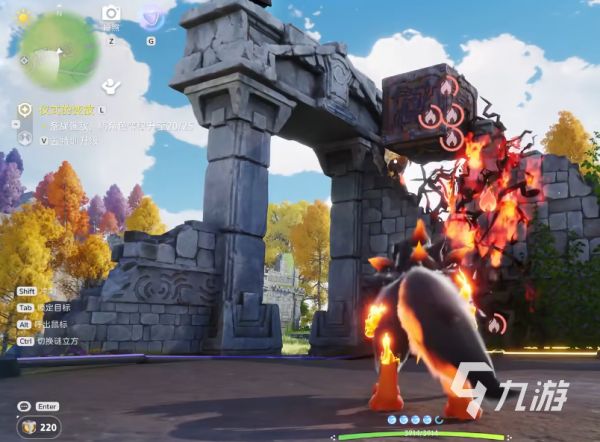Image resolution: width=600 pixels, height=442 pixels.
Task: Select the quest marker icon beside the tracker
Action: (x=25, y=109)
